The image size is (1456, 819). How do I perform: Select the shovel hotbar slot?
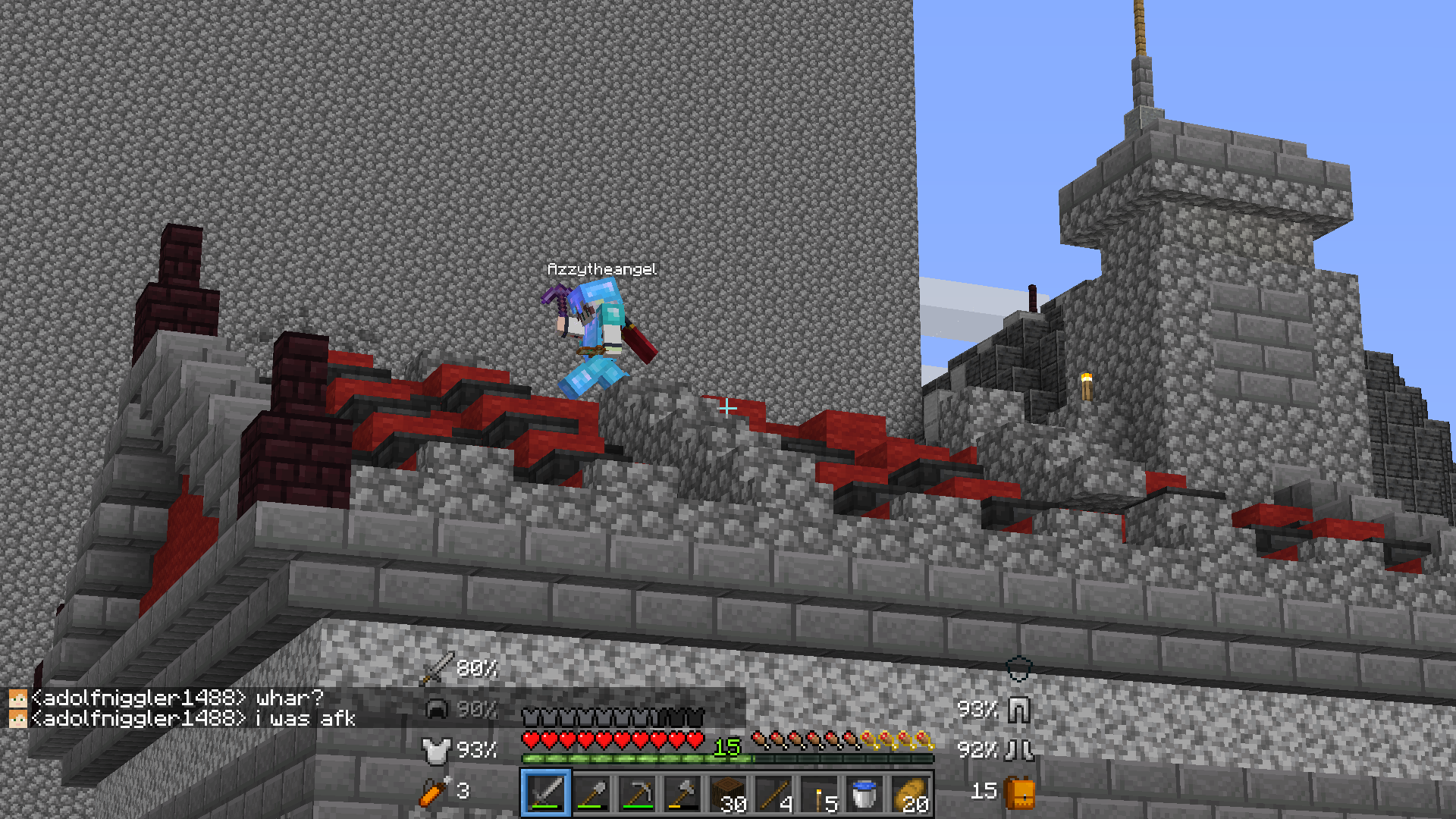pyautogui.click(x=591, y=794)
